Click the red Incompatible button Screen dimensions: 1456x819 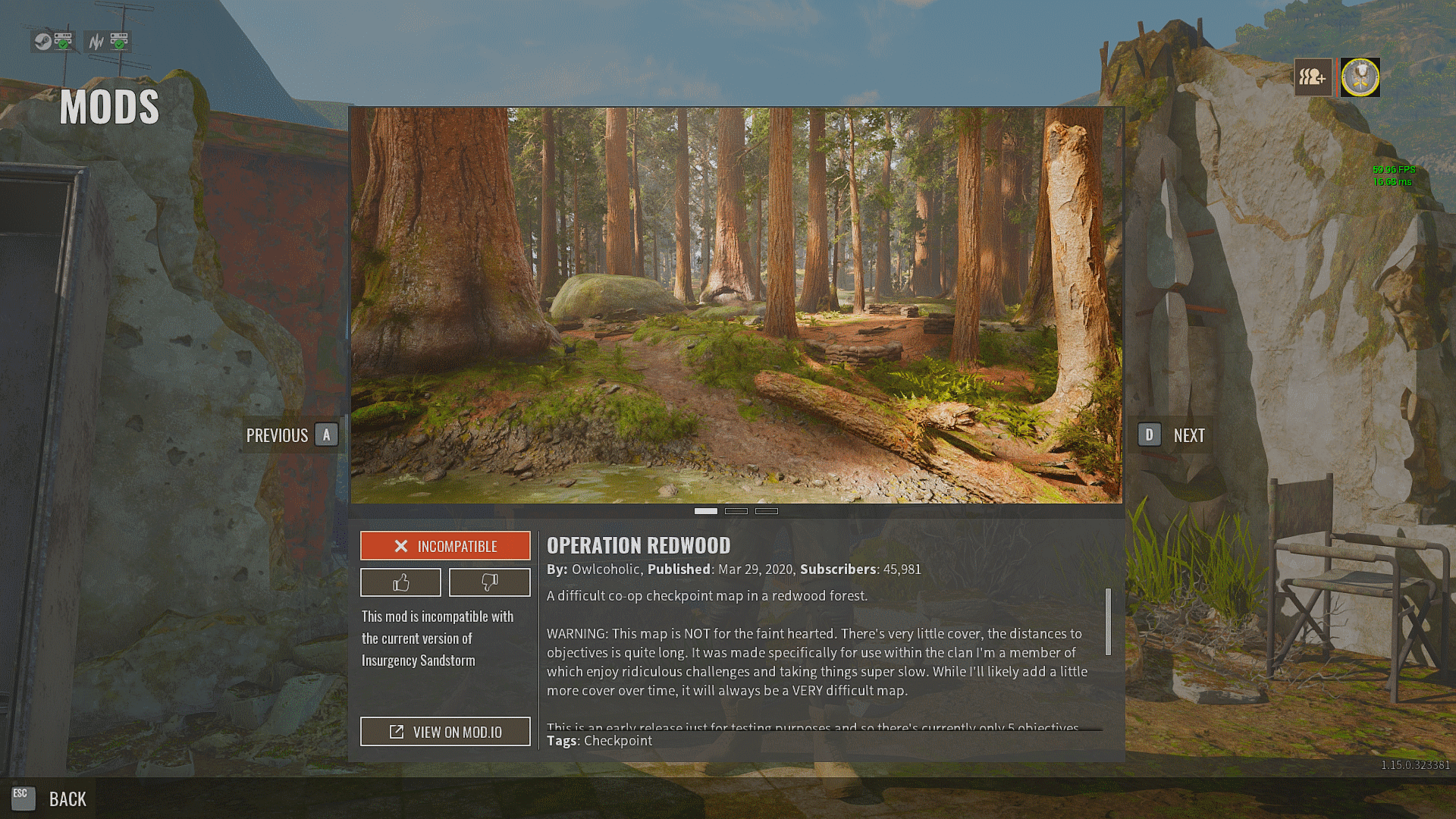445,546
